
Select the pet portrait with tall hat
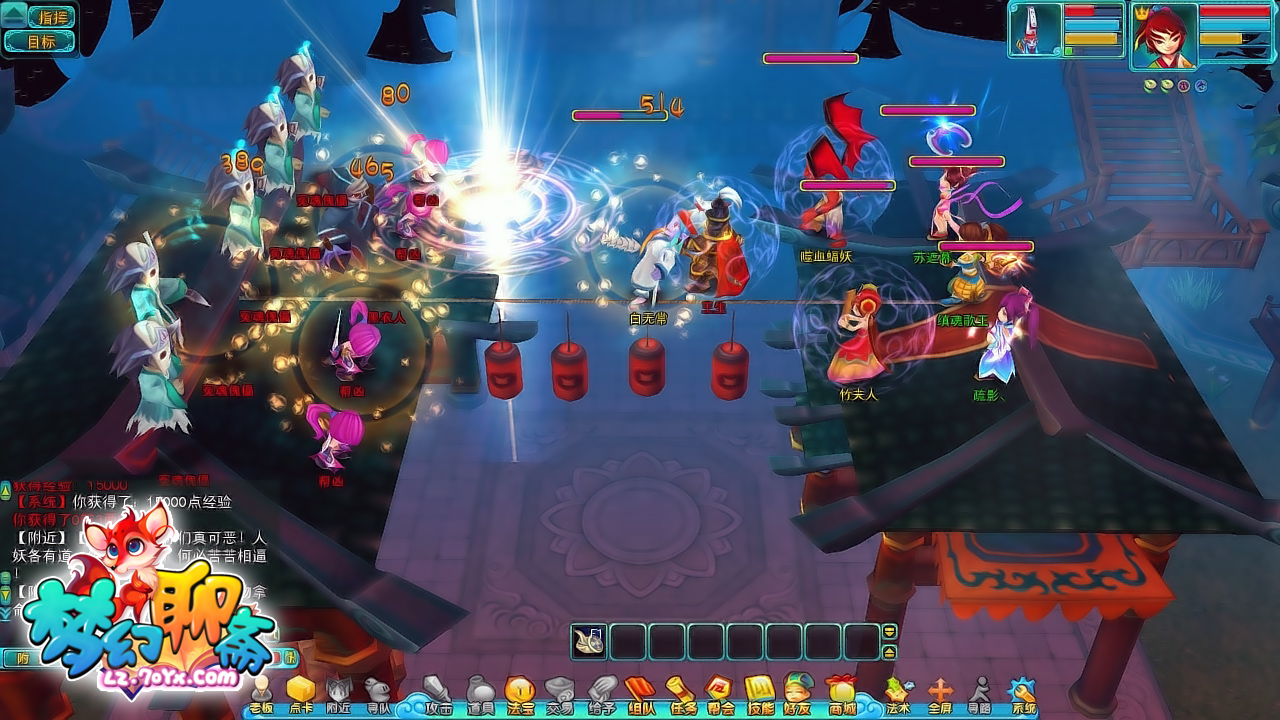click(1034, 30)
